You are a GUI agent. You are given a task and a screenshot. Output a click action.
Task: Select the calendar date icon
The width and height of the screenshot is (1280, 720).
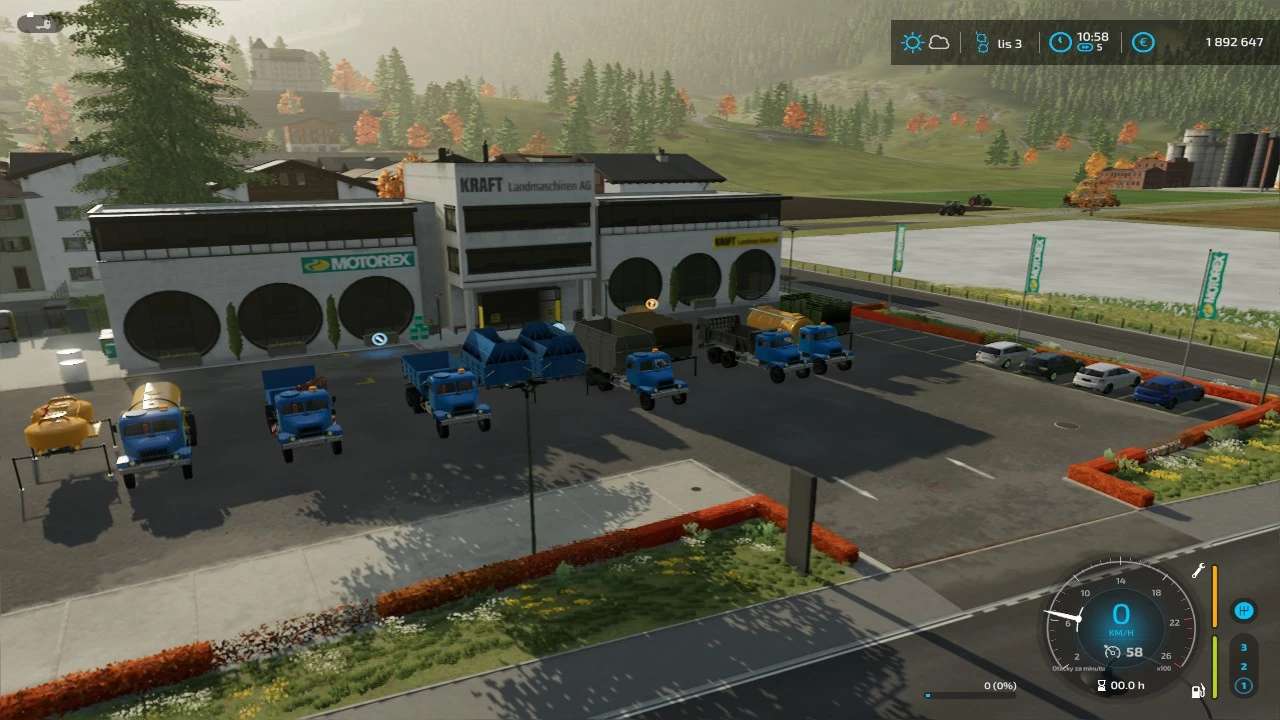tap(981, 43)
